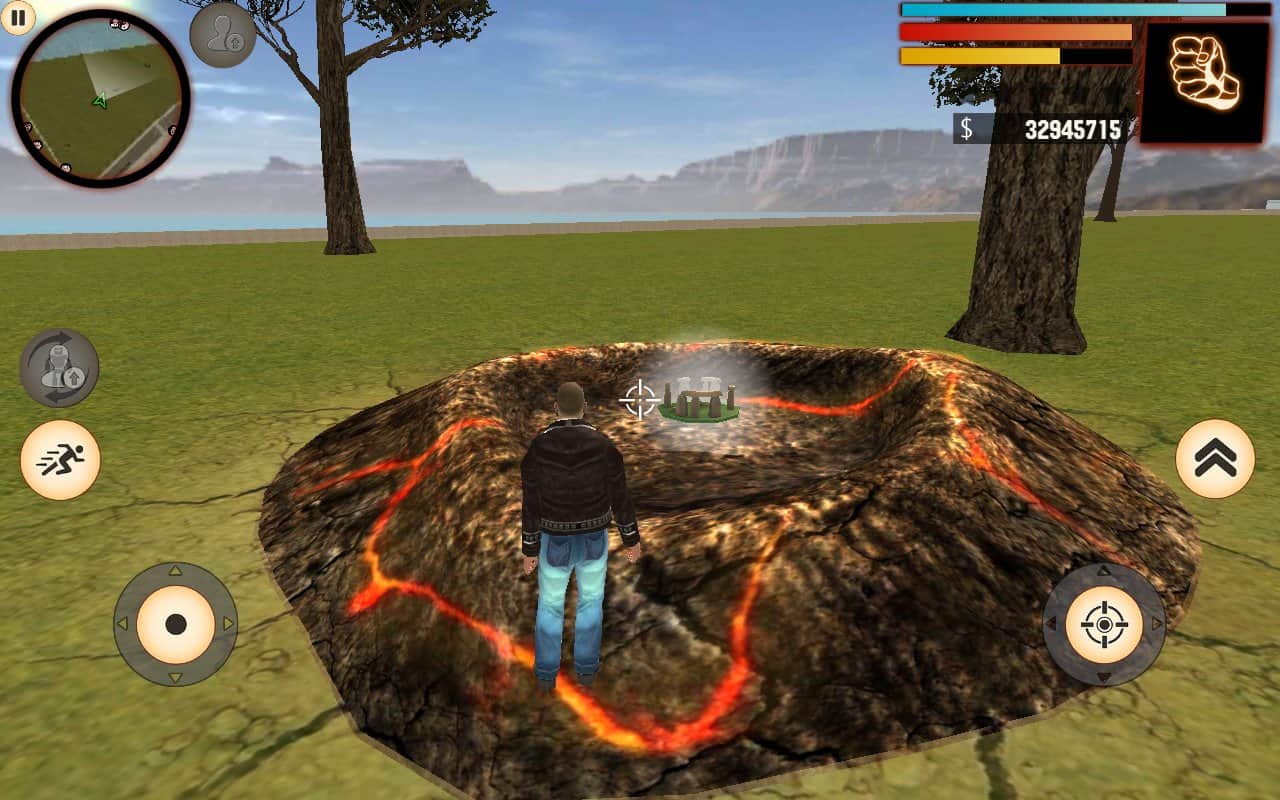Tap the grey character silhouette button beside minimap
1280x800 pixels.
click(222, 35)
